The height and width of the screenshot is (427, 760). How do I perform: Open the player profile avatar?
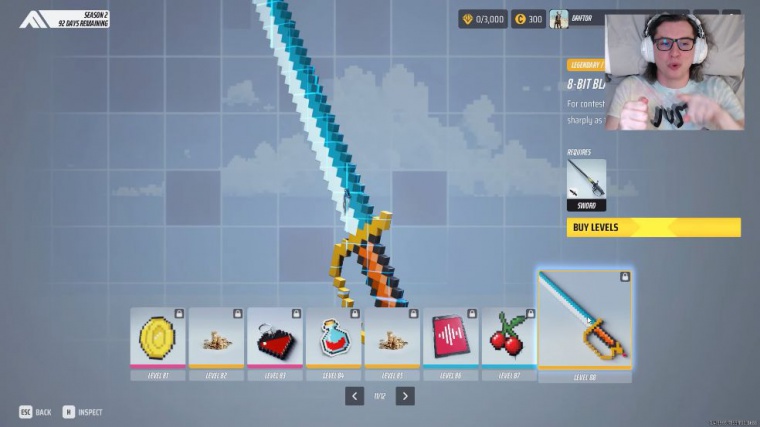point(559,19)
